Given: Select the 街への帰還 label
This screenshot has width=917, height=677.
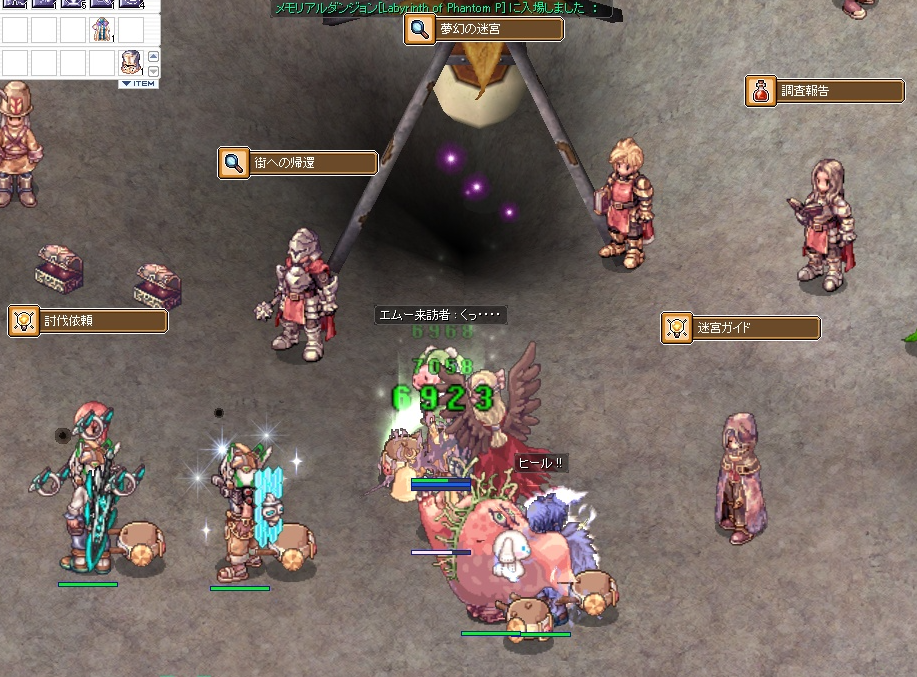Looking at the screenshot, I should coord(298,163).
